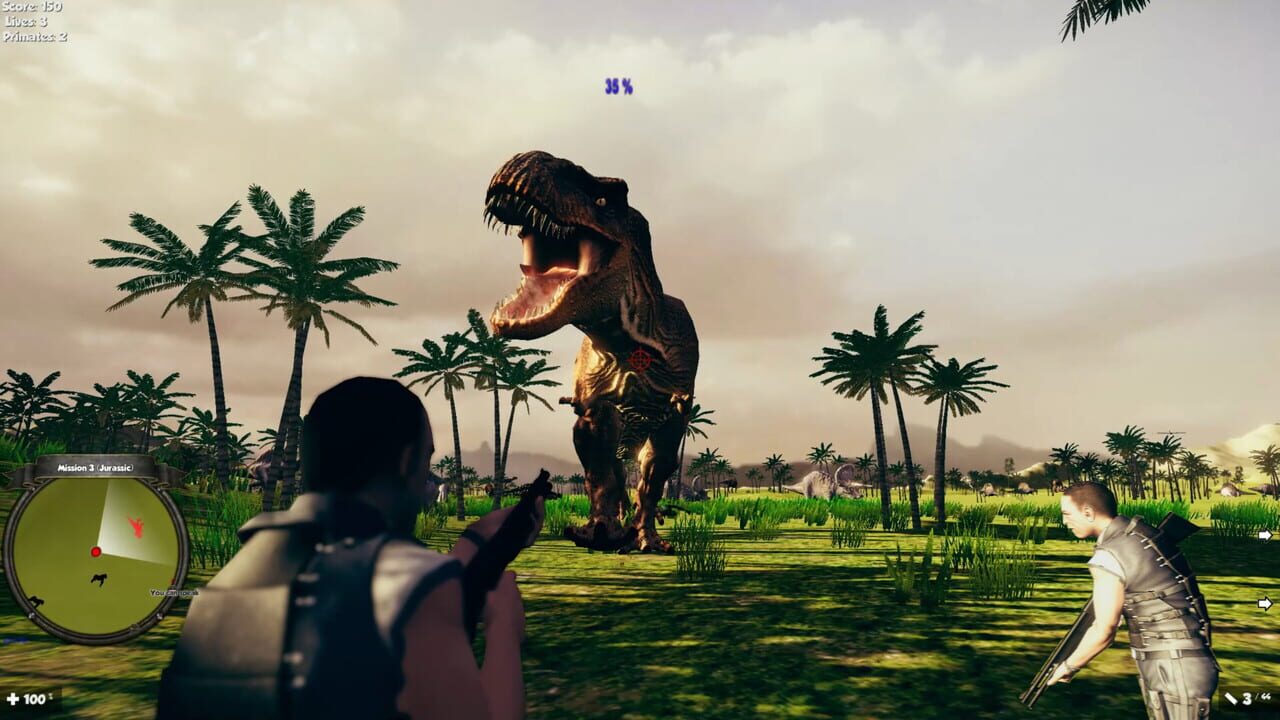This screenshot has height=720, width=1280.
Task: Click the health cross icon near 100
Action: click(13, 701)
